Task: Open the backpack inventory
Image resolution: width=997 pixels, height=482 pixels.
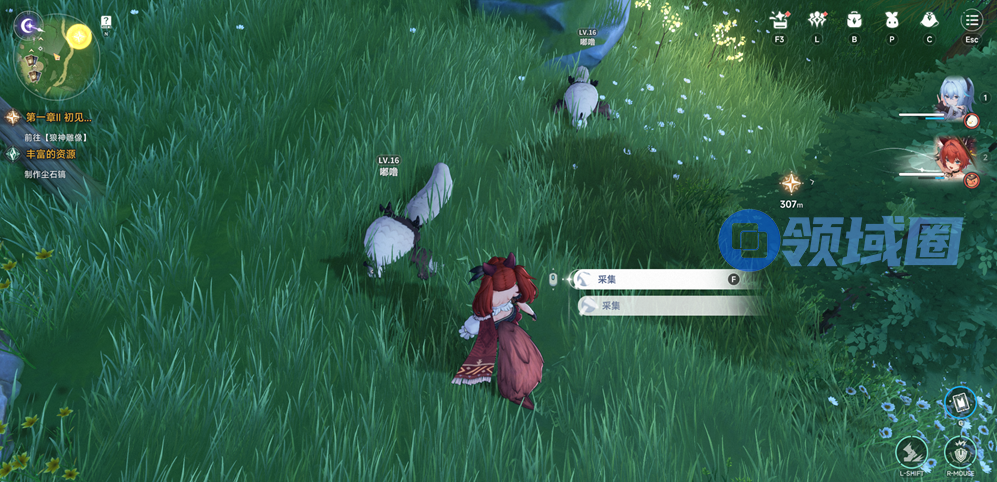Action: tap(854, 20)
